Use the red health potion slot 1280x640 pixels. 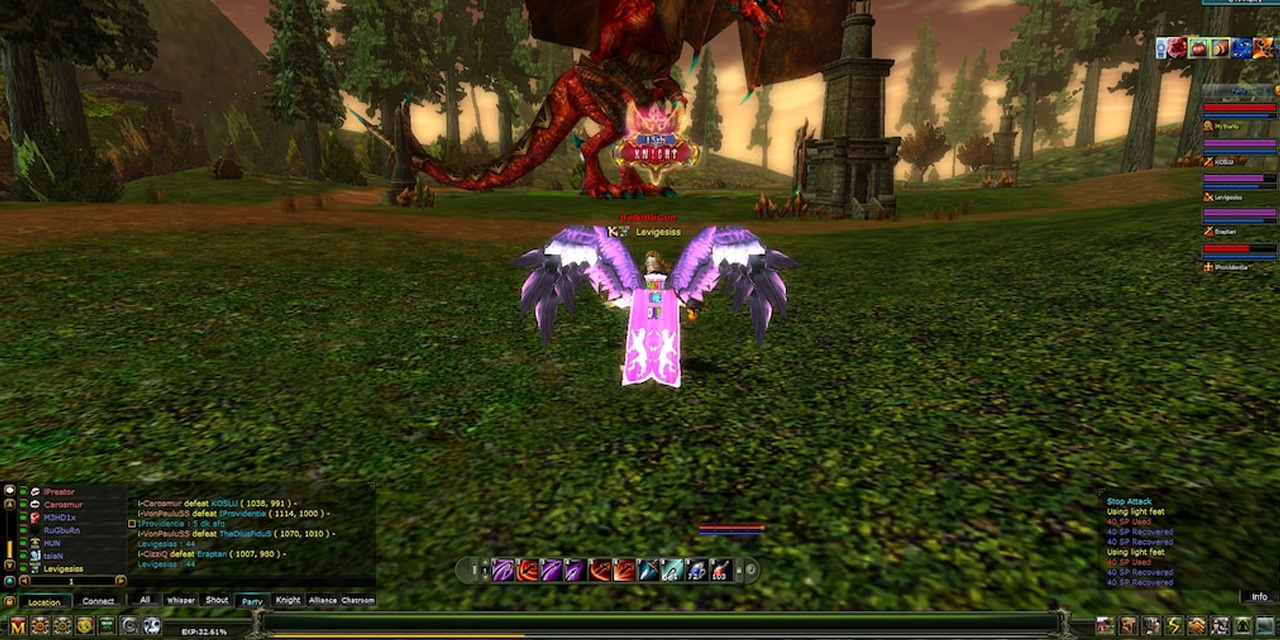(x=720, y=570)
